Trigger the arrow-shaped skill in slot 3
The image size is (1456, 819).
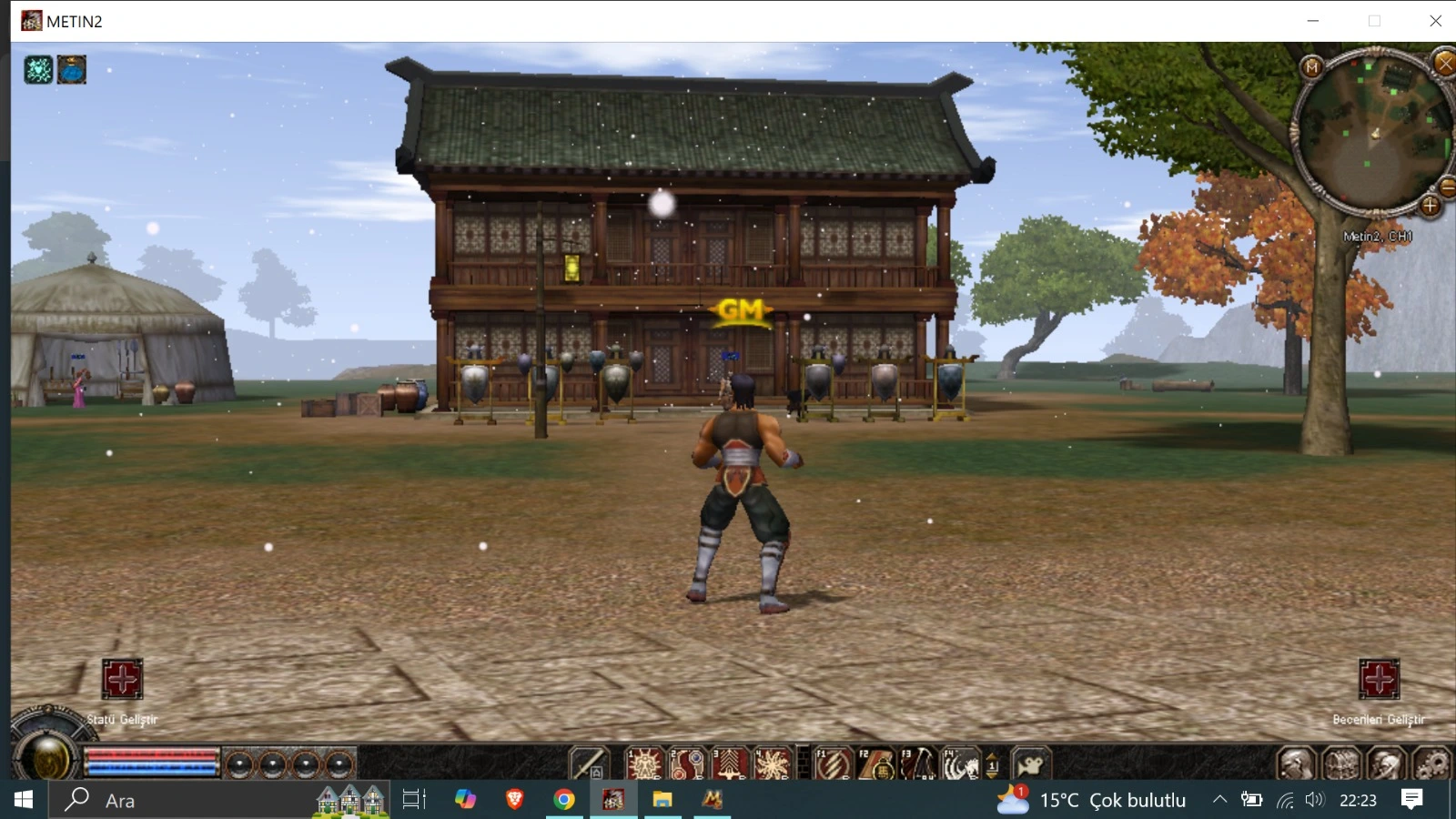(x=729, y=763)
